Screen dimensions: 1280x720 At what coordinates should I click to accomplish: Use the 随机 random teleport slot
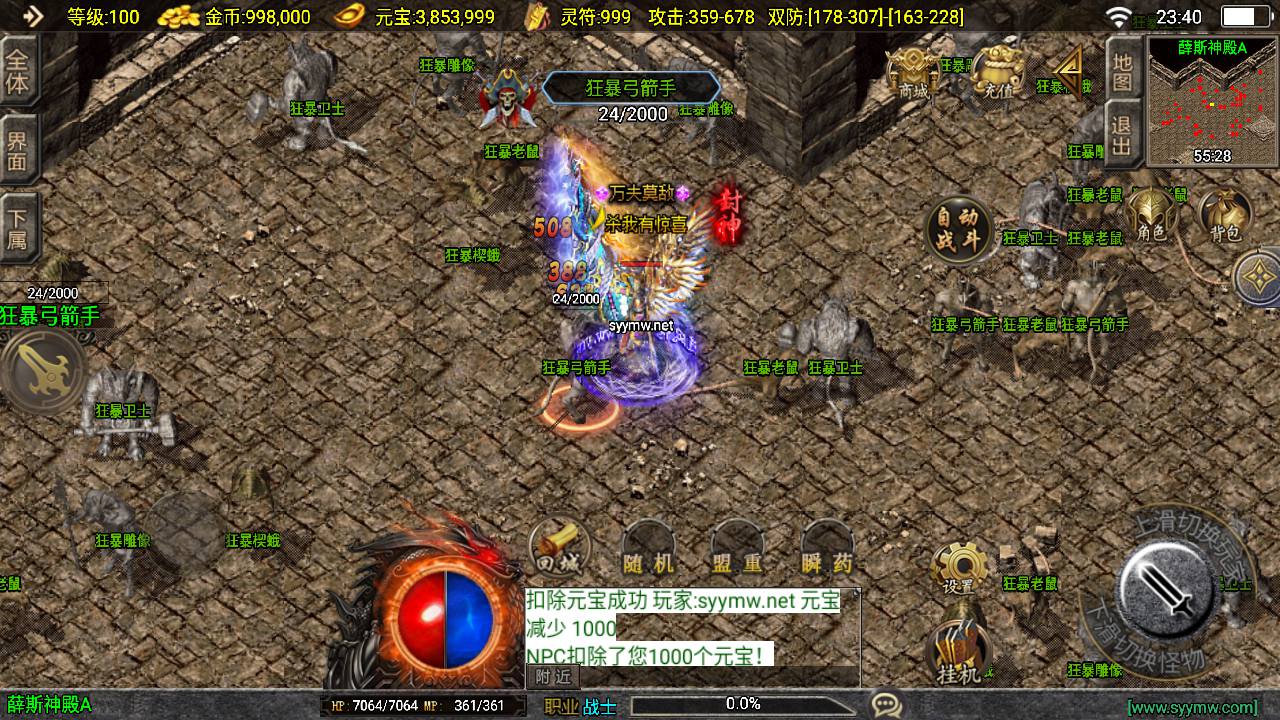pyautogui.click(x=648, y=550)
